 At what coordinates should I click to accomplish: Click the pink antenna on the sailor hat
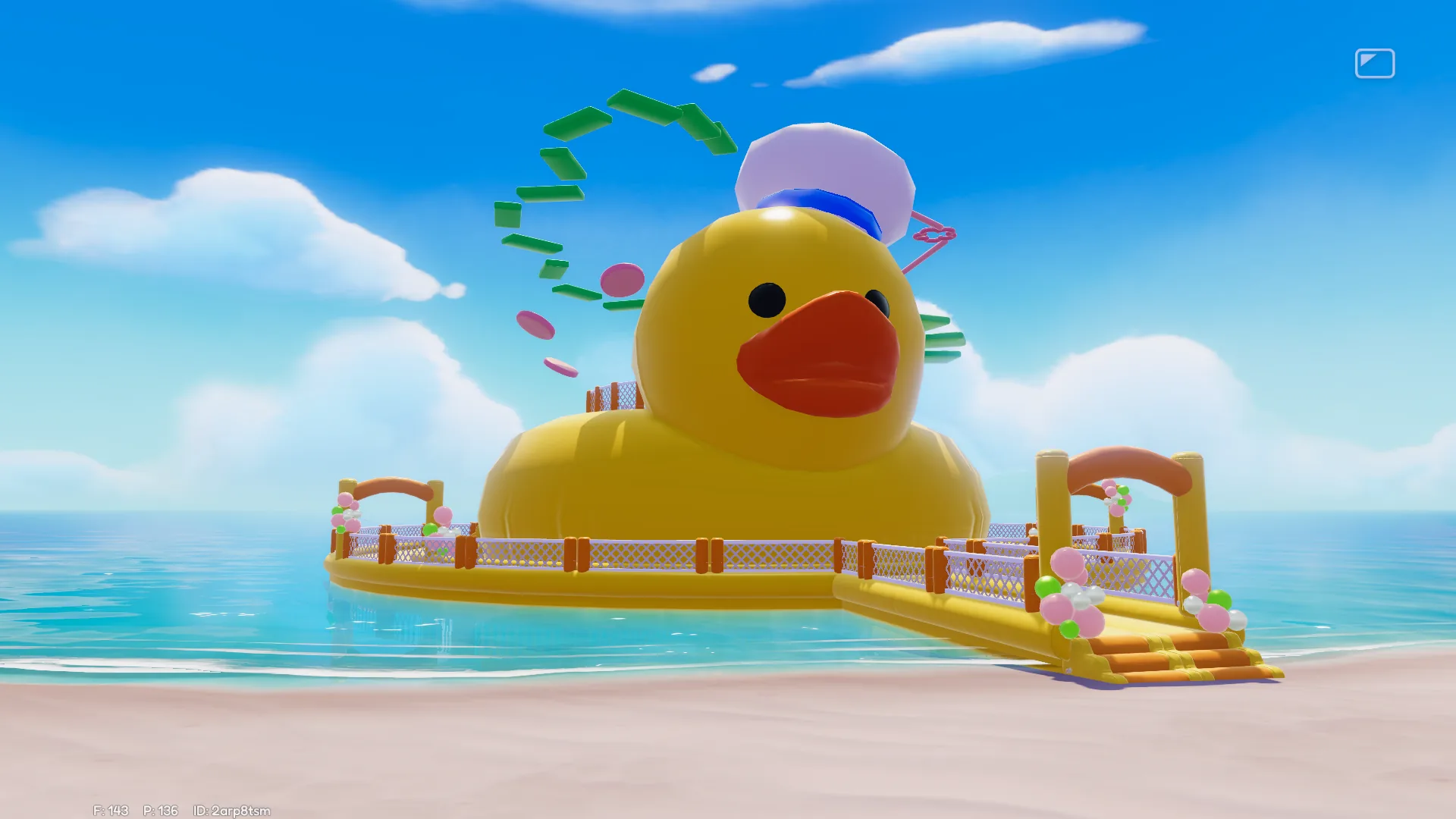933,235
